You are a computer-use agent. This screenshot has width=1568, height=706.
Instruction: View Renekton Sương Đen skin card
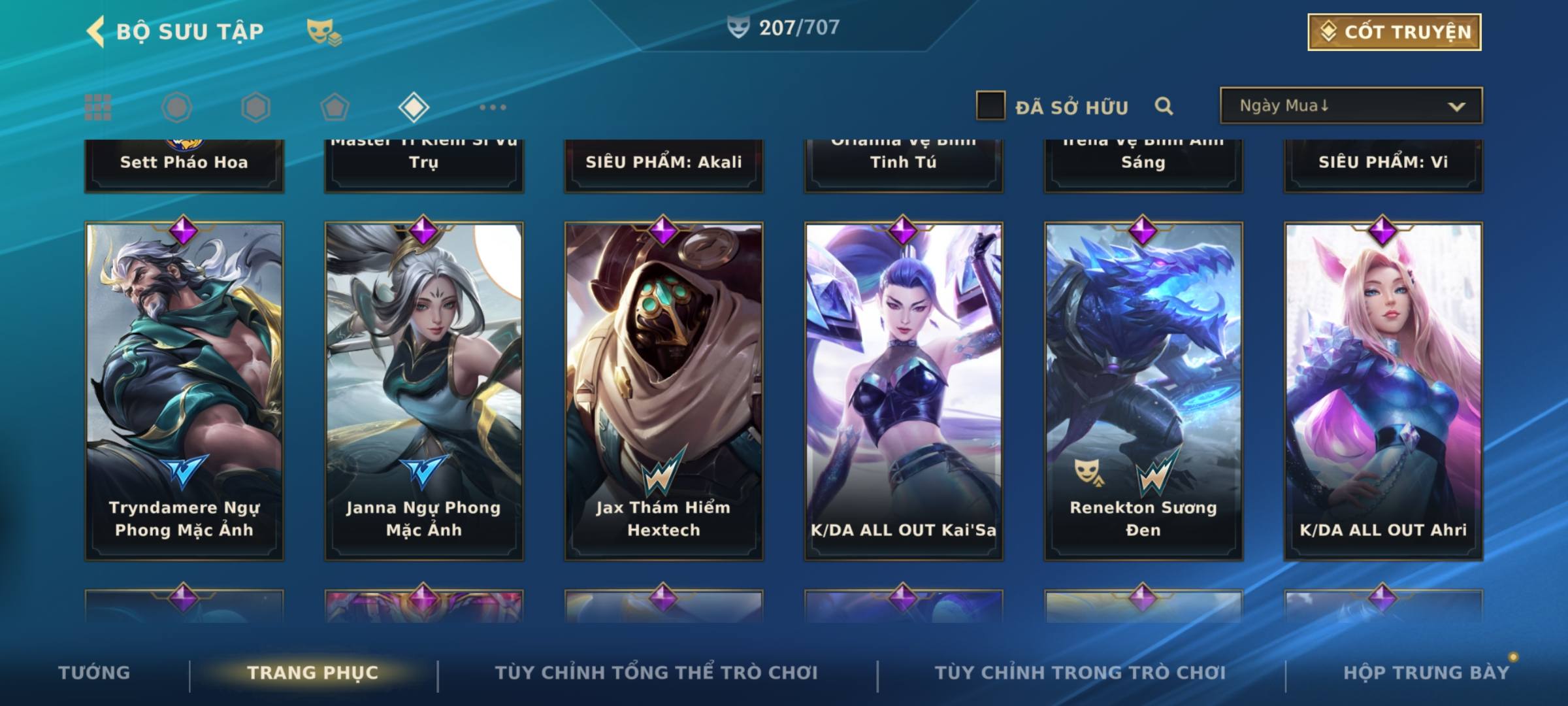coord(1143,391)
